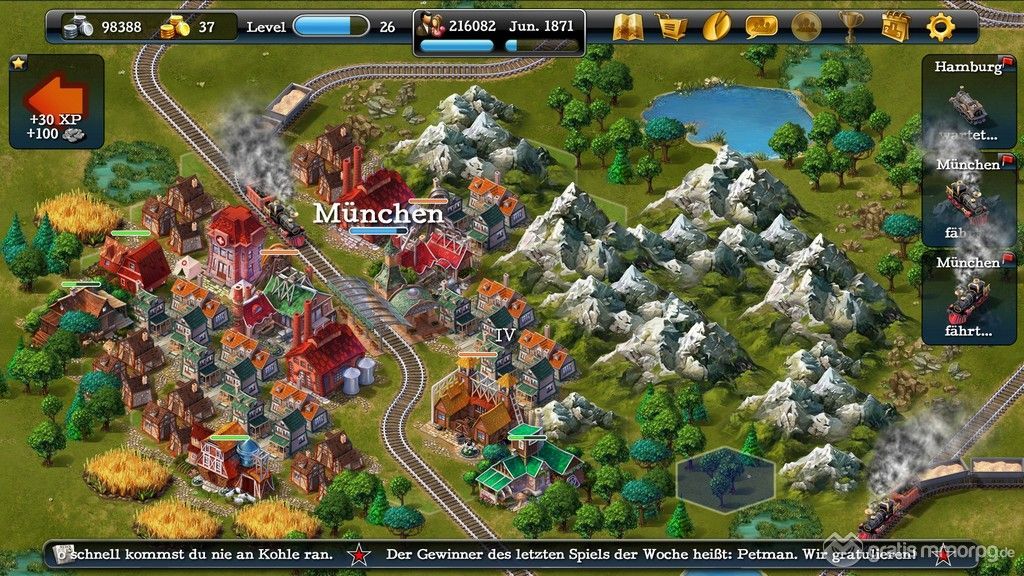Select the red arrow quest reward panel
The height and width of the screenshot is (576, 1024).
[x=56, y=101]
